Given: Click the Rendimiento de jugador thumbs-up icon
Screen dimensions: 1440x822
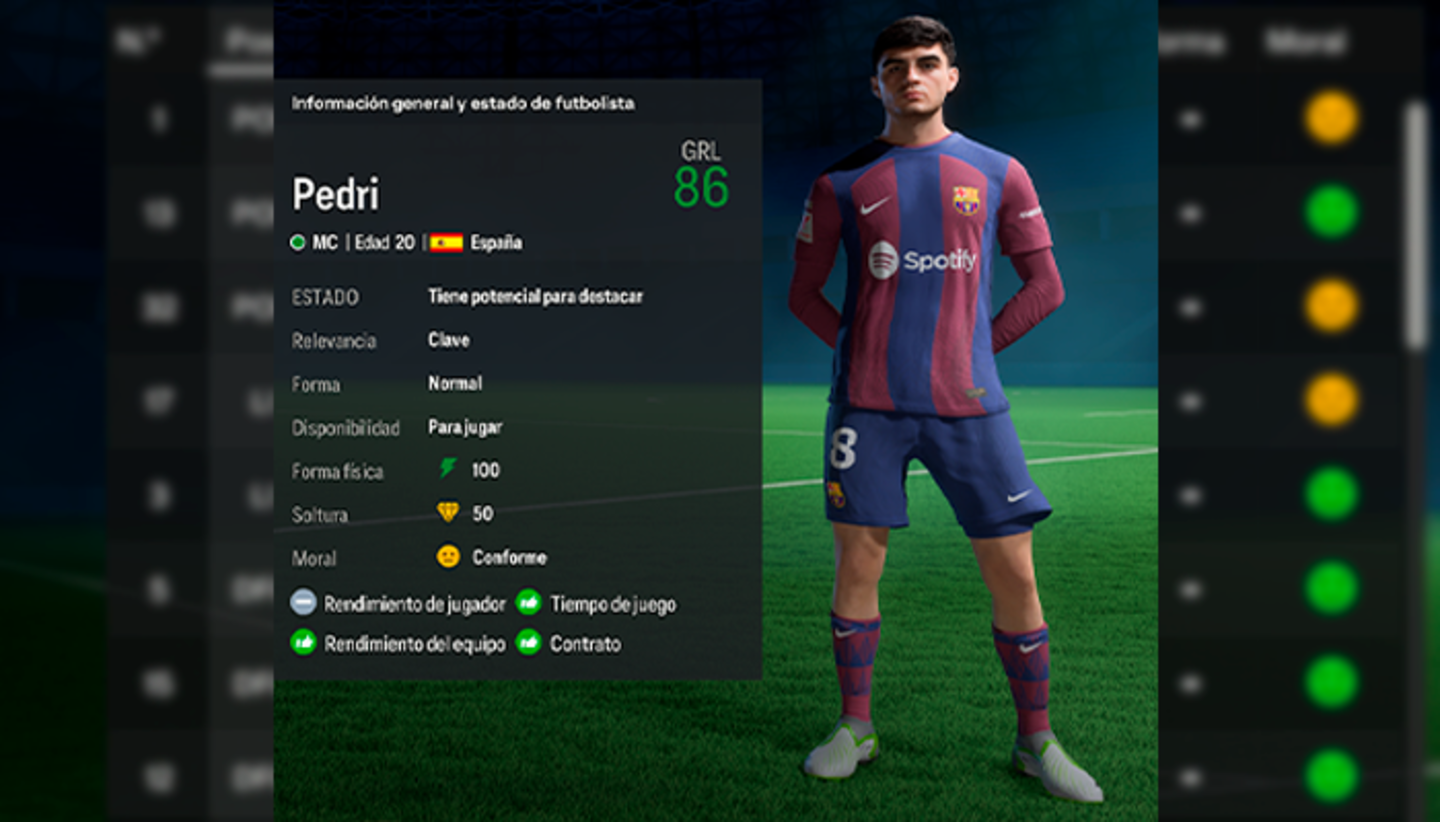Looking at the screenshot, I should pyautogui.click(x=302, y=603).
